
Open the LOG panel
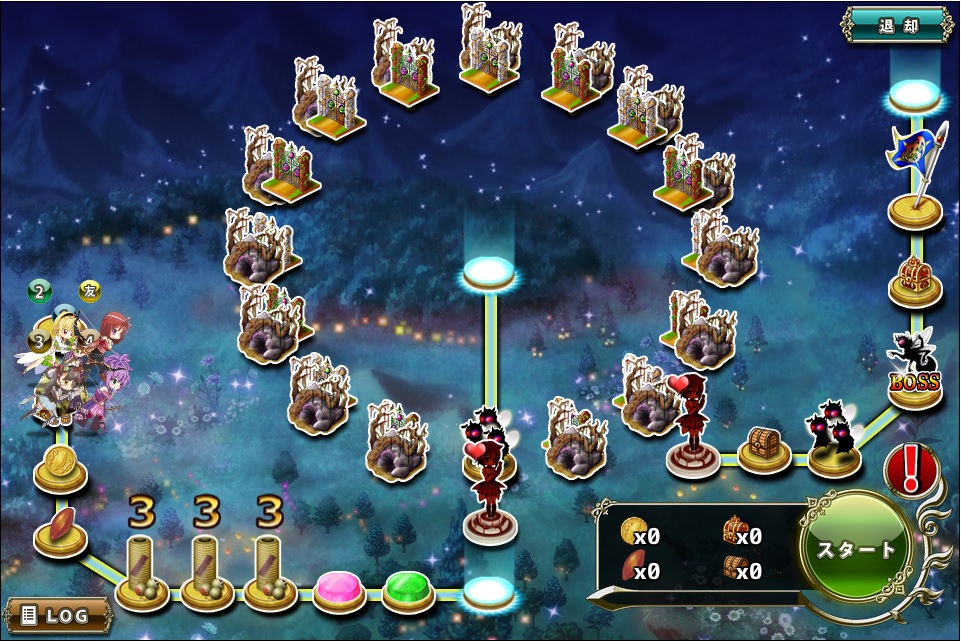(57, 613)
